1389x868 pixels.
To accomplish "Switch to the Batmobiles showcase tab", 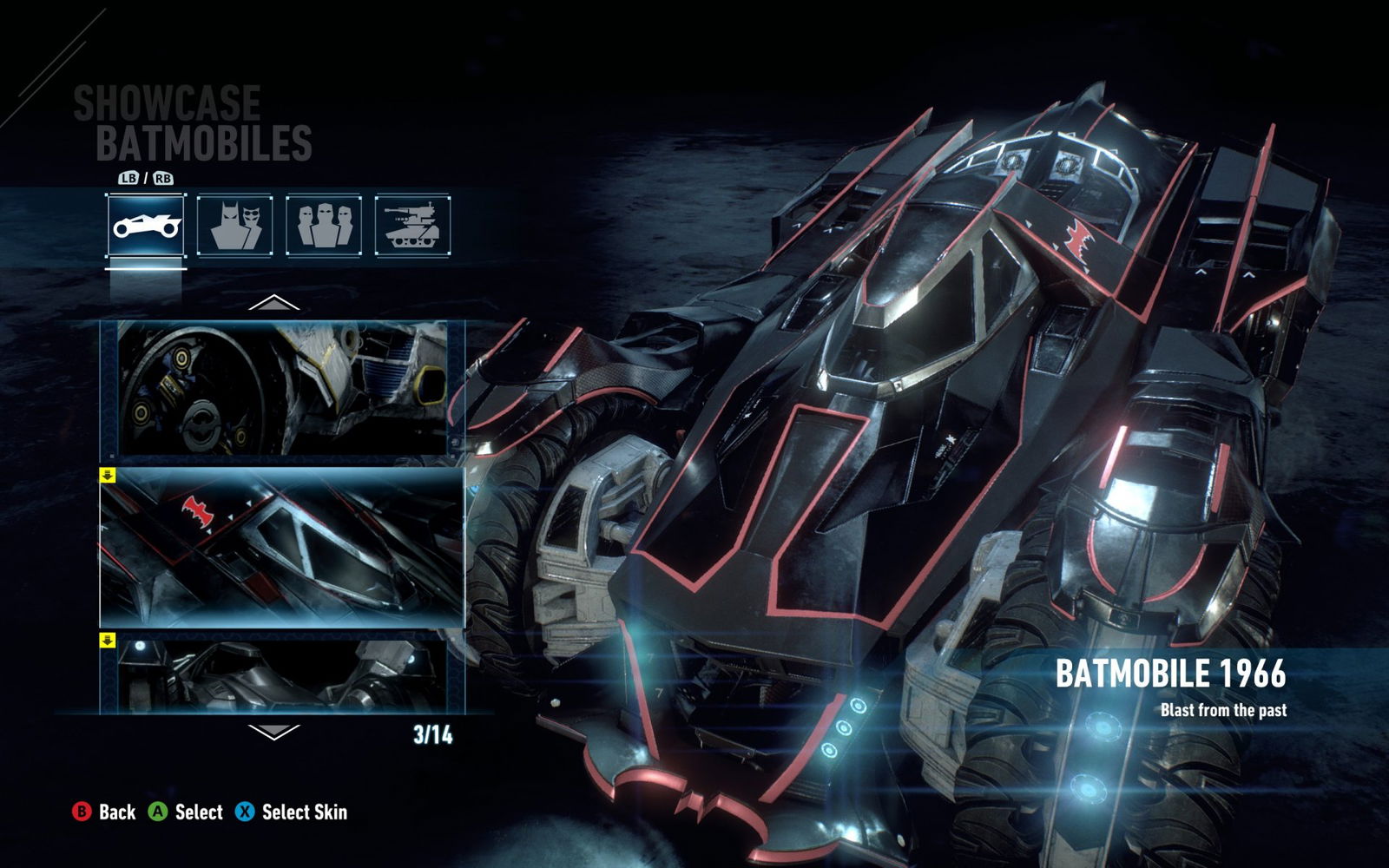I will coord(146,226).
